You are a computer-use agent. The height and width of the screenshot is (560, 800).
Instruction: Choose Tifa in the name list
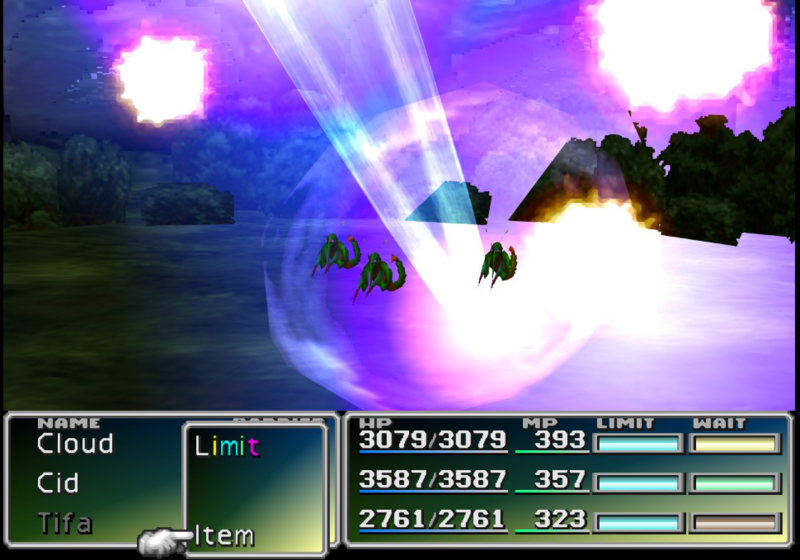click(x=65, y=522)
